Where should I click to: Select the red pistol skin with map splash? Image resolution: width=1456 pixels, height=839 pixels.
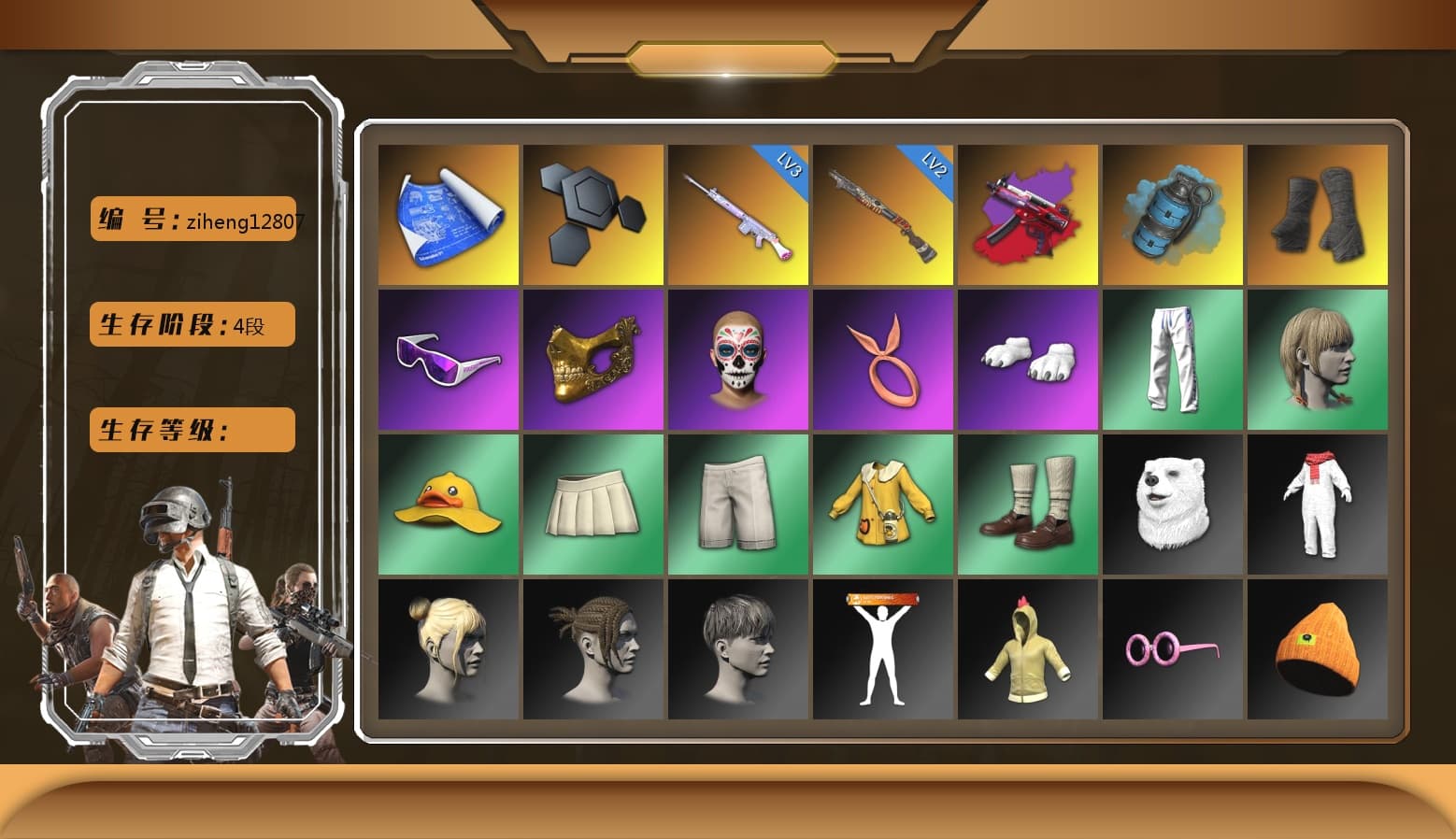pyautogui.click(x=1029, y=213)
